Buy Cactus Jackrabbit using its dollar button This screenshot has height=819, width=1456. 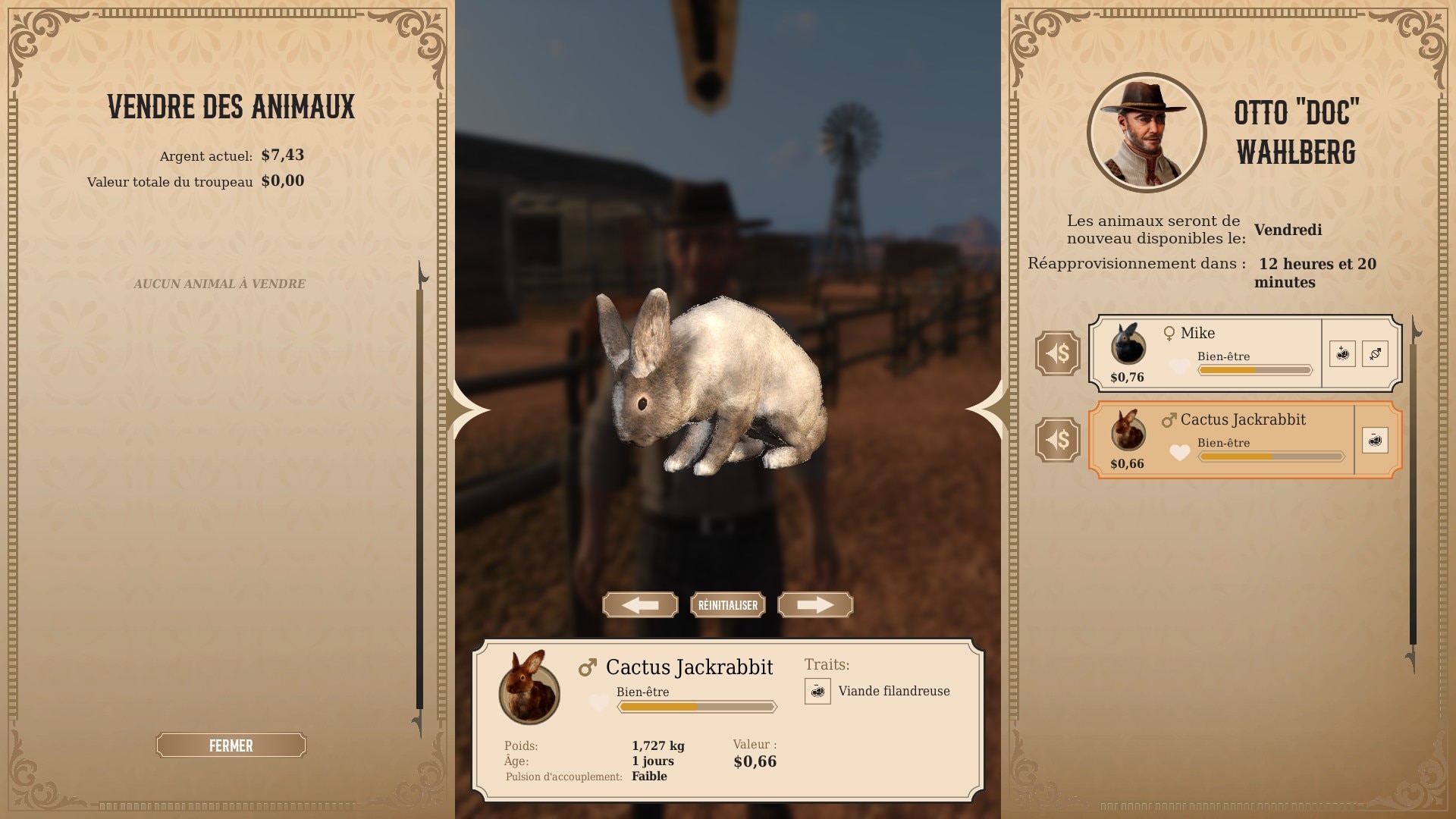coord(1057,439)
